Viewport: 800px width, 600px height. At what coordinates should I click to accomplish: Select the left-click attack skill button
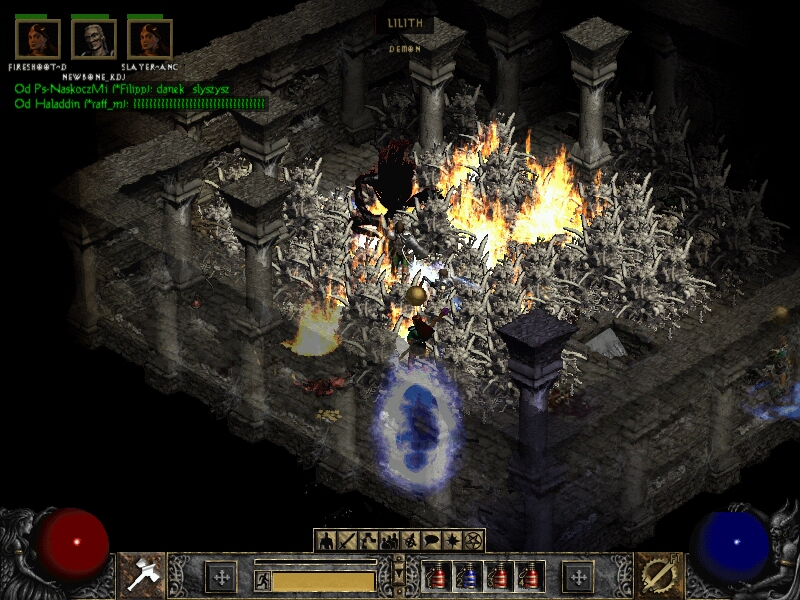coord(140,576)
